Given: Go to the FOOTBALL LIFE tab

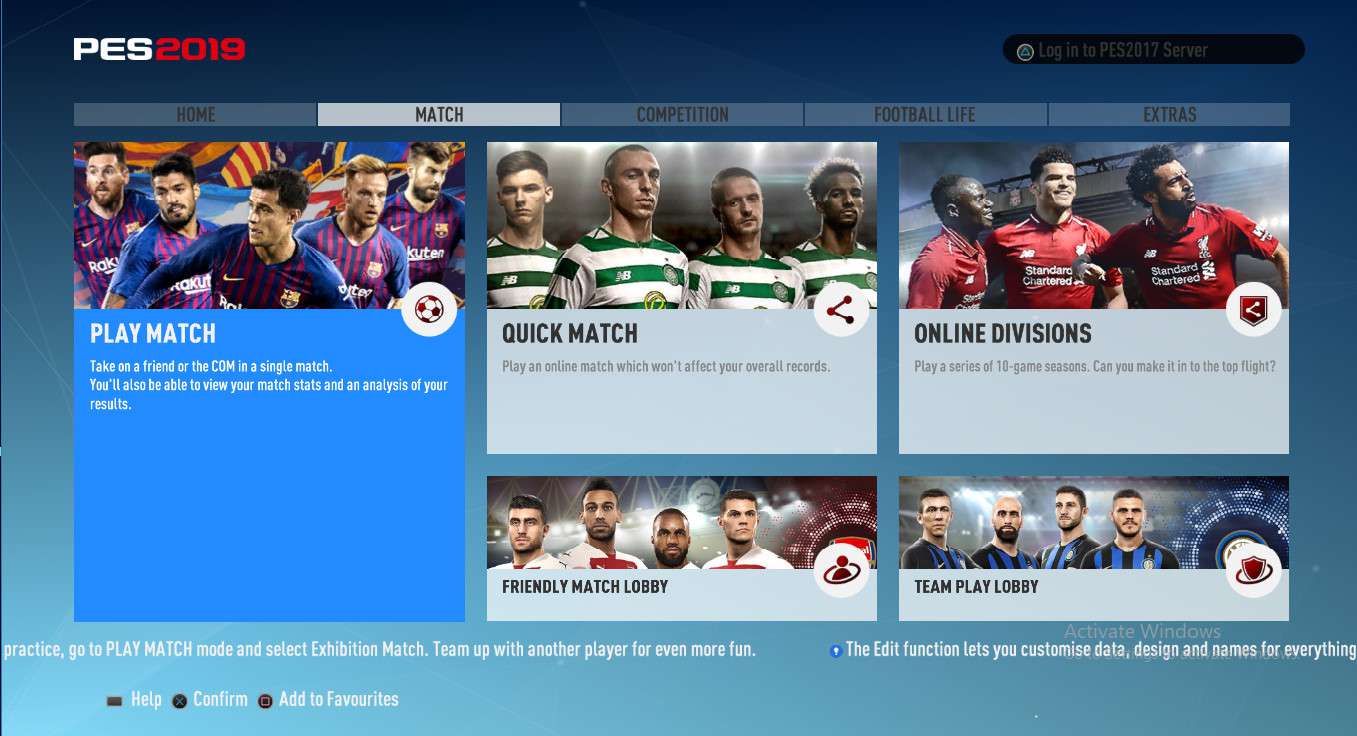Looking at the screenshot, I should click(x=925, y=115).
